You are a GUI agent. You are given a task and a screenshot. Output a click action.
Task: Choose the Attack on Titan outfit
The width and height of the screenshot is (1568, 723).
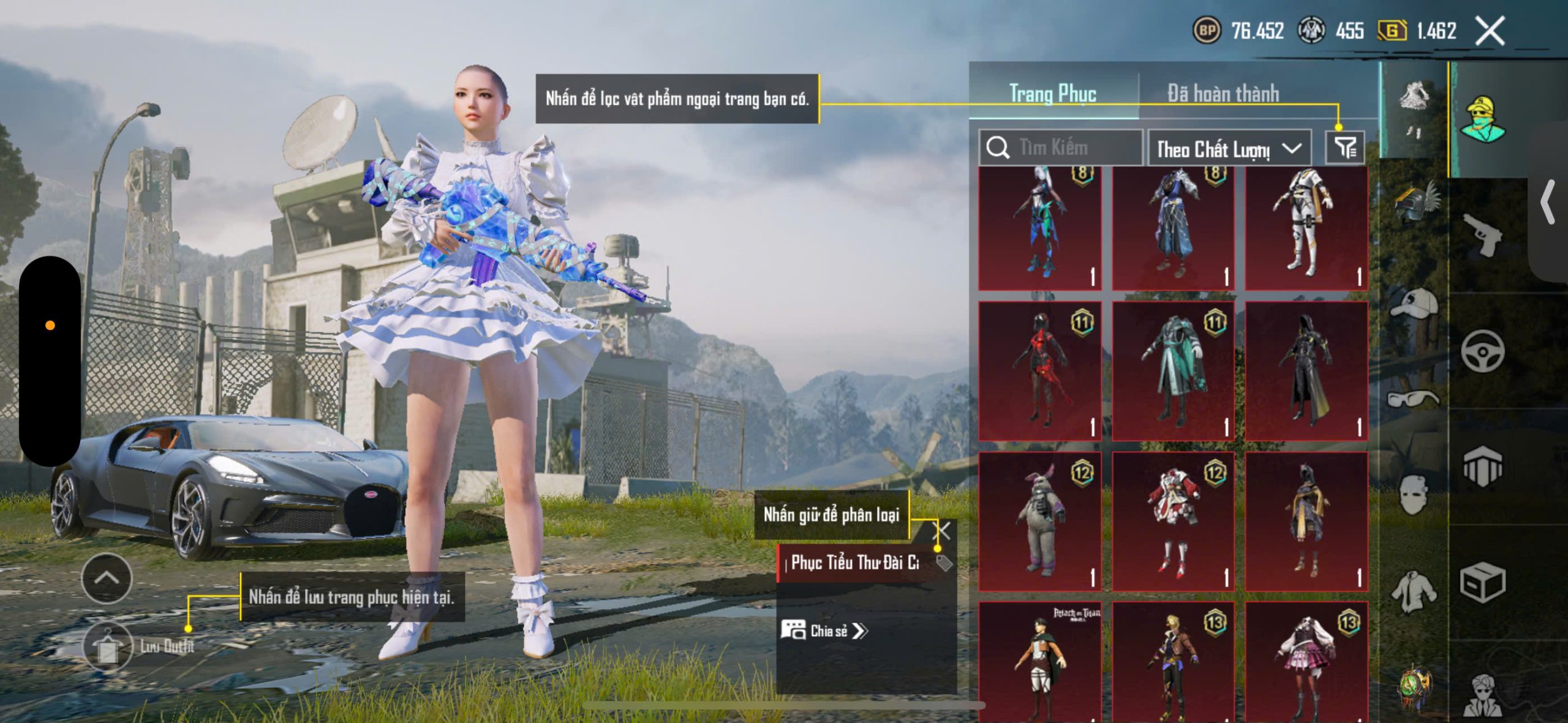(x=1039, y=661)
